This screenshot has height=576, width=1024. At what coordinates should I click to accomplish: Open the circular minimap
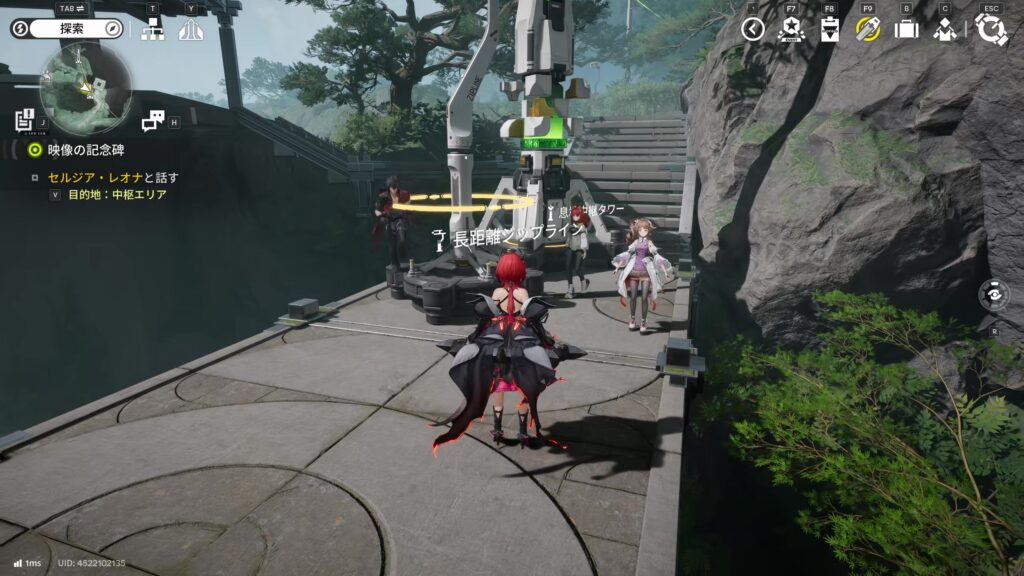[x=85, y=89]
